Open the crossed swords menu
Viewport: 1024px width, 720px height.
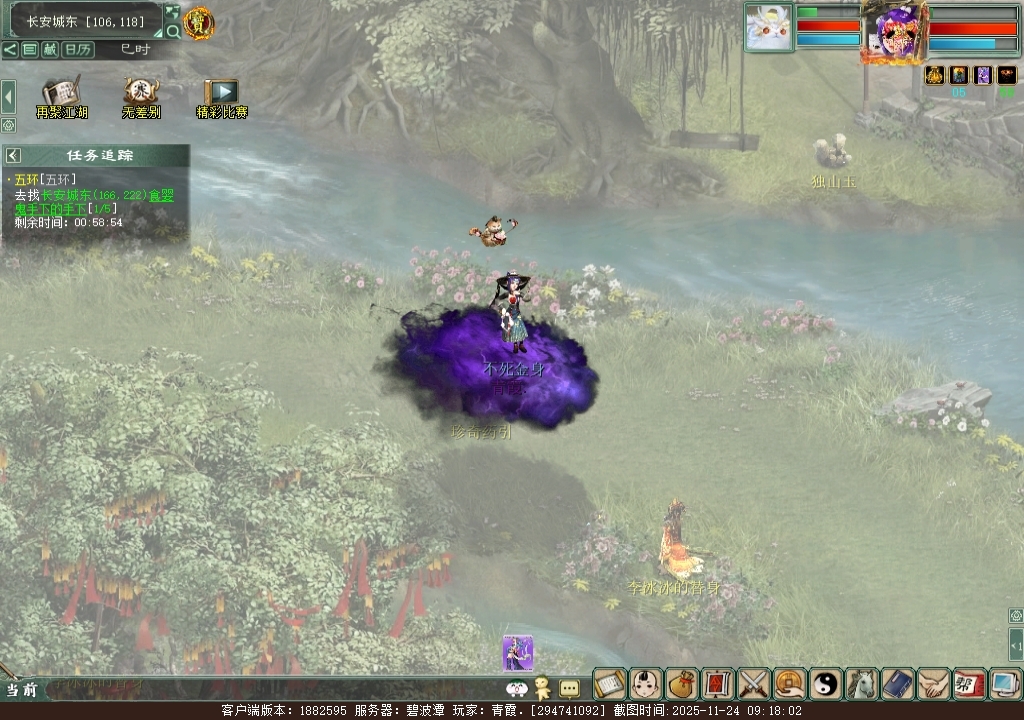[753, 684]
